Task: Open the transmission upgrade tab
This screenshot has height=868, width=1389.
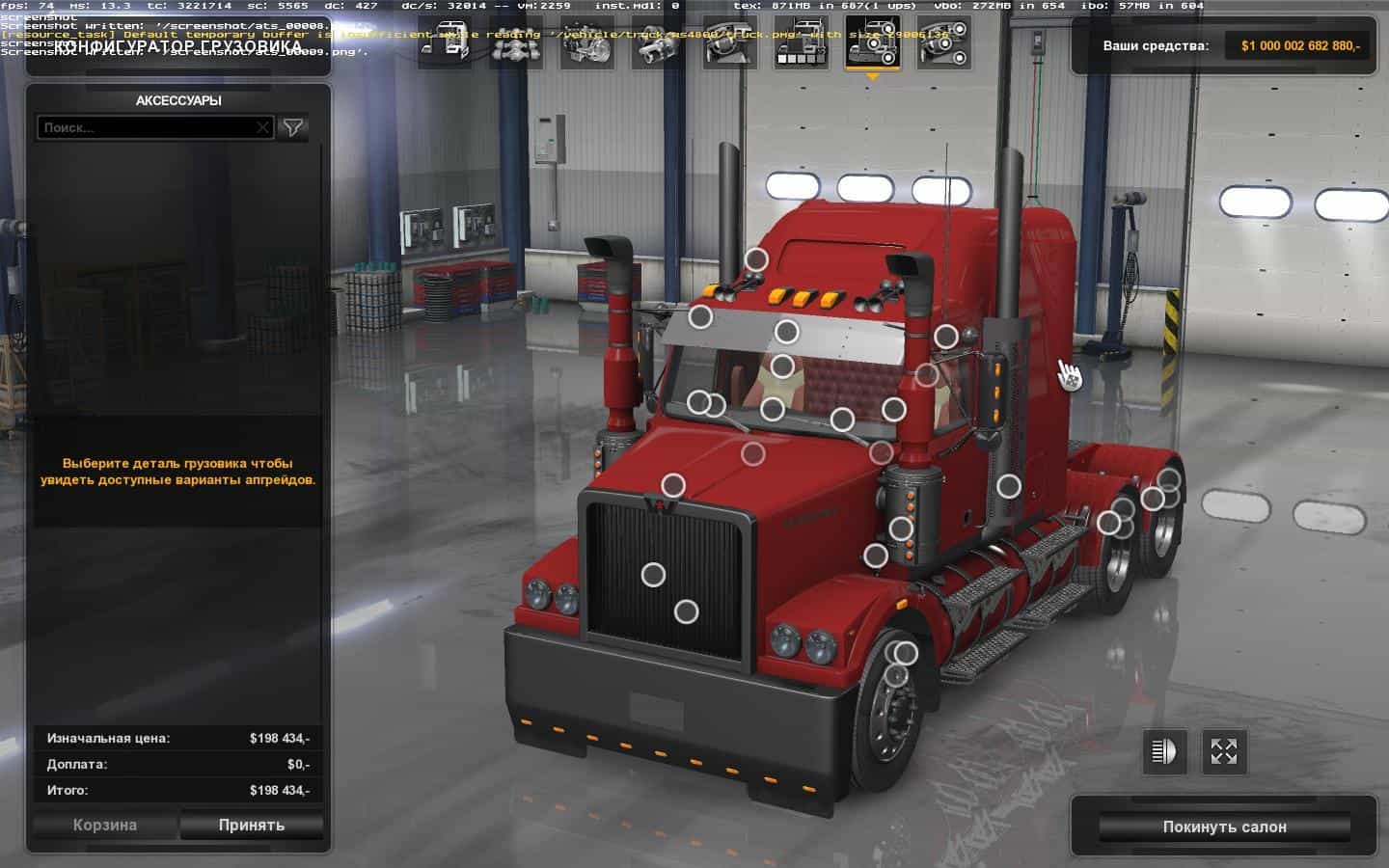Action: click(660, 44)
